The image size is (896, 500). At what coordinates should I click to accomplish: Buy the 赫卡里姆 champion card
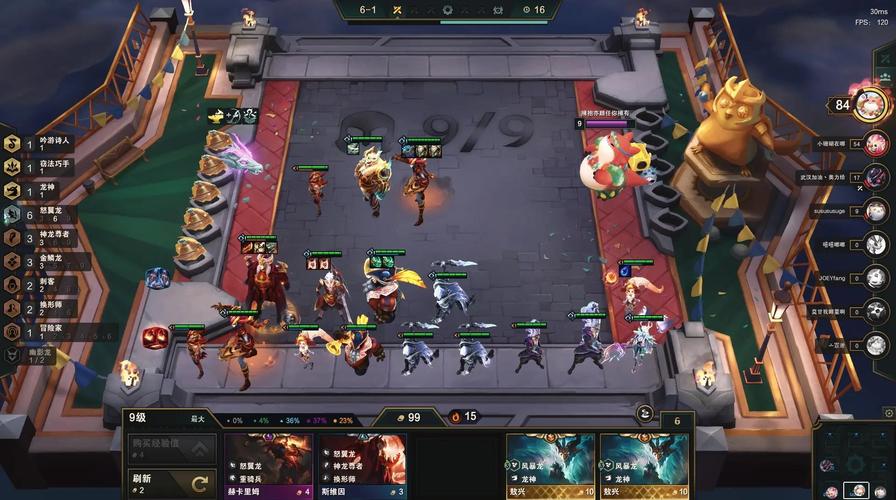click(267, 465)
